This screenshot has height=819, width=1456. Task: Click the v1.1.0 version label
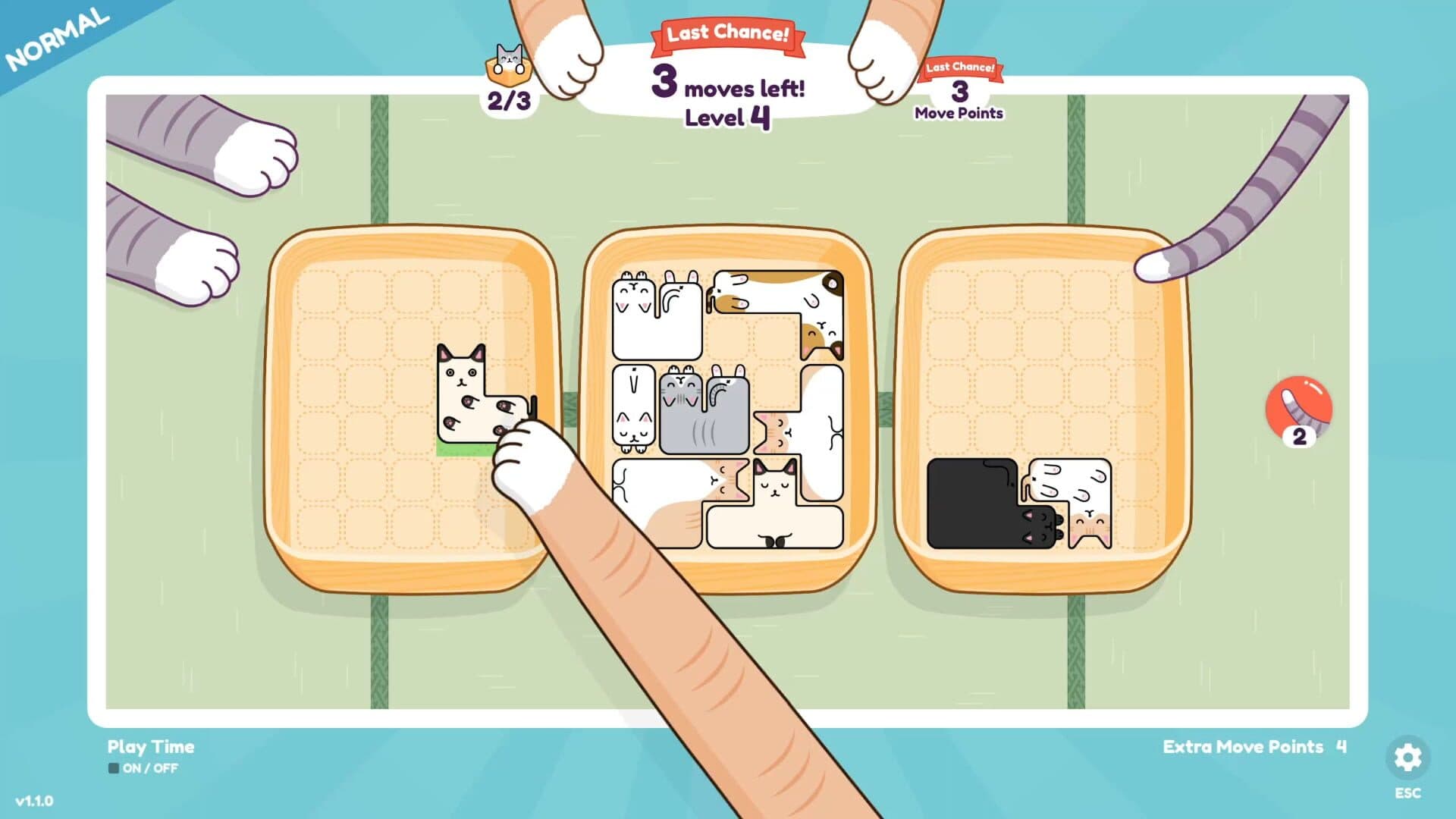pos(34,800)
